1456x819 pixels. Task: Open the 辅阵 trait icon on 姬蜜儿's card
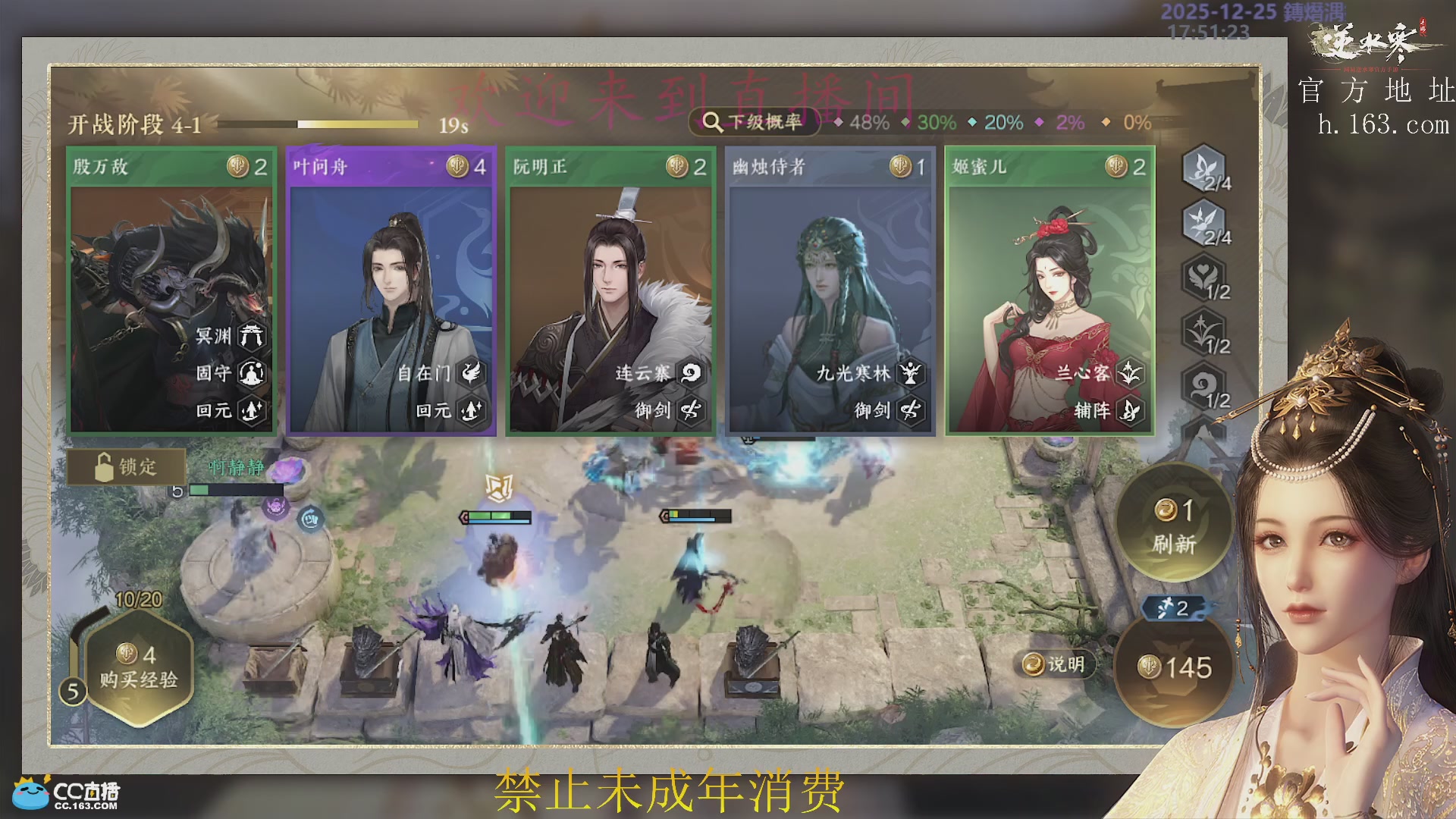coord(1128,411)
